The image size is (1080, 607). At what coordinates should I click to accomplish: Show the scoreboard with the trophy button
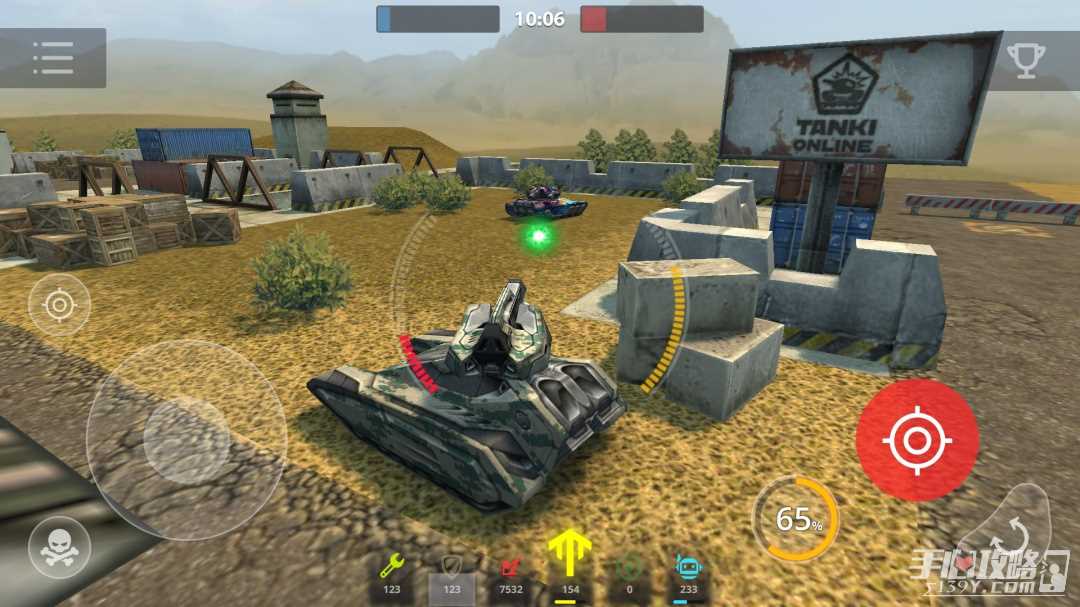click(x=1026, y=59)
